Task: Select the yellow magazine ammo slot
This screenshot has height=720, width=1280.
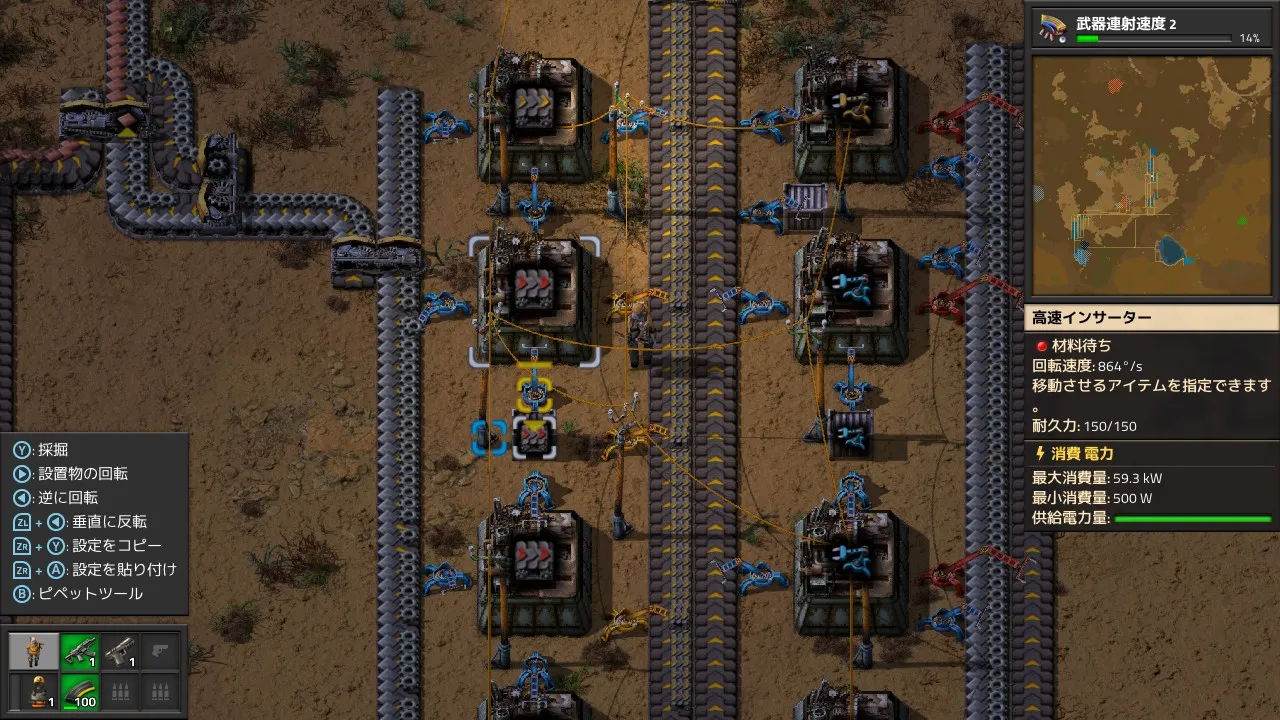Action: (79, 690)
